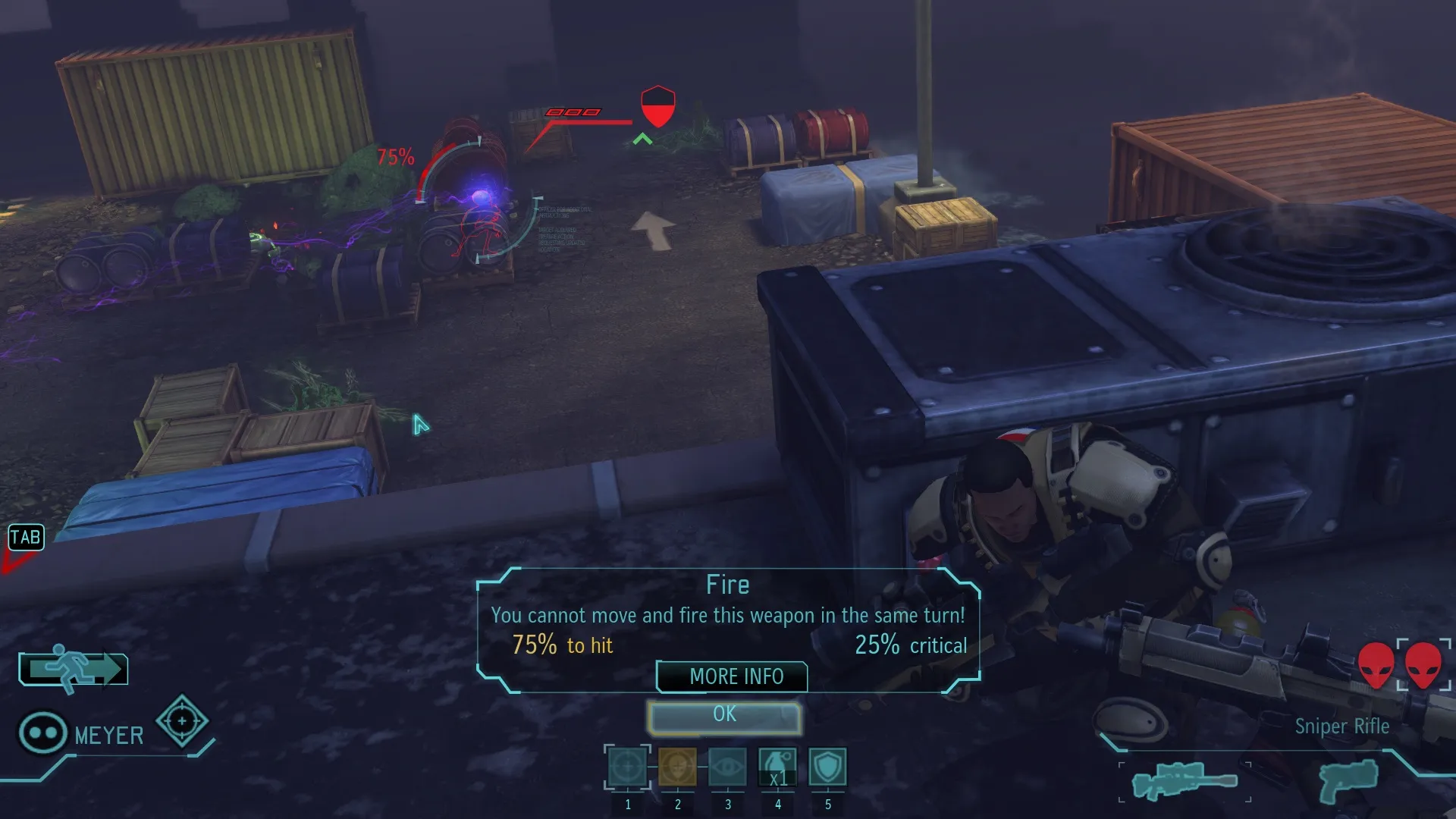The image size is (1456, 819).
Task: Open MORE INFO for the shot
Action: point(732,676)
